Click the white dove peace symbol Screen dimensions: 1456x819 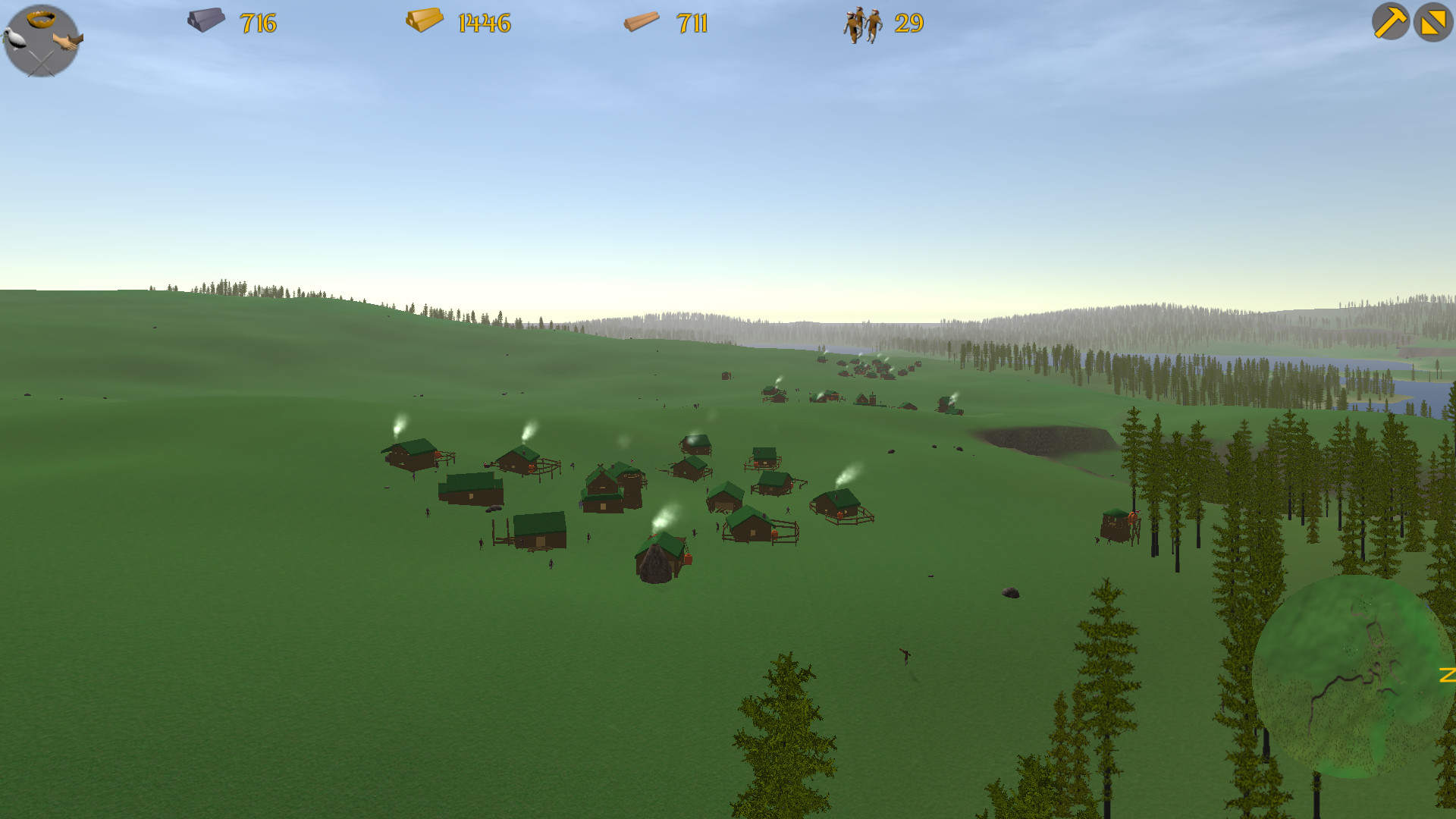(14, 37)
